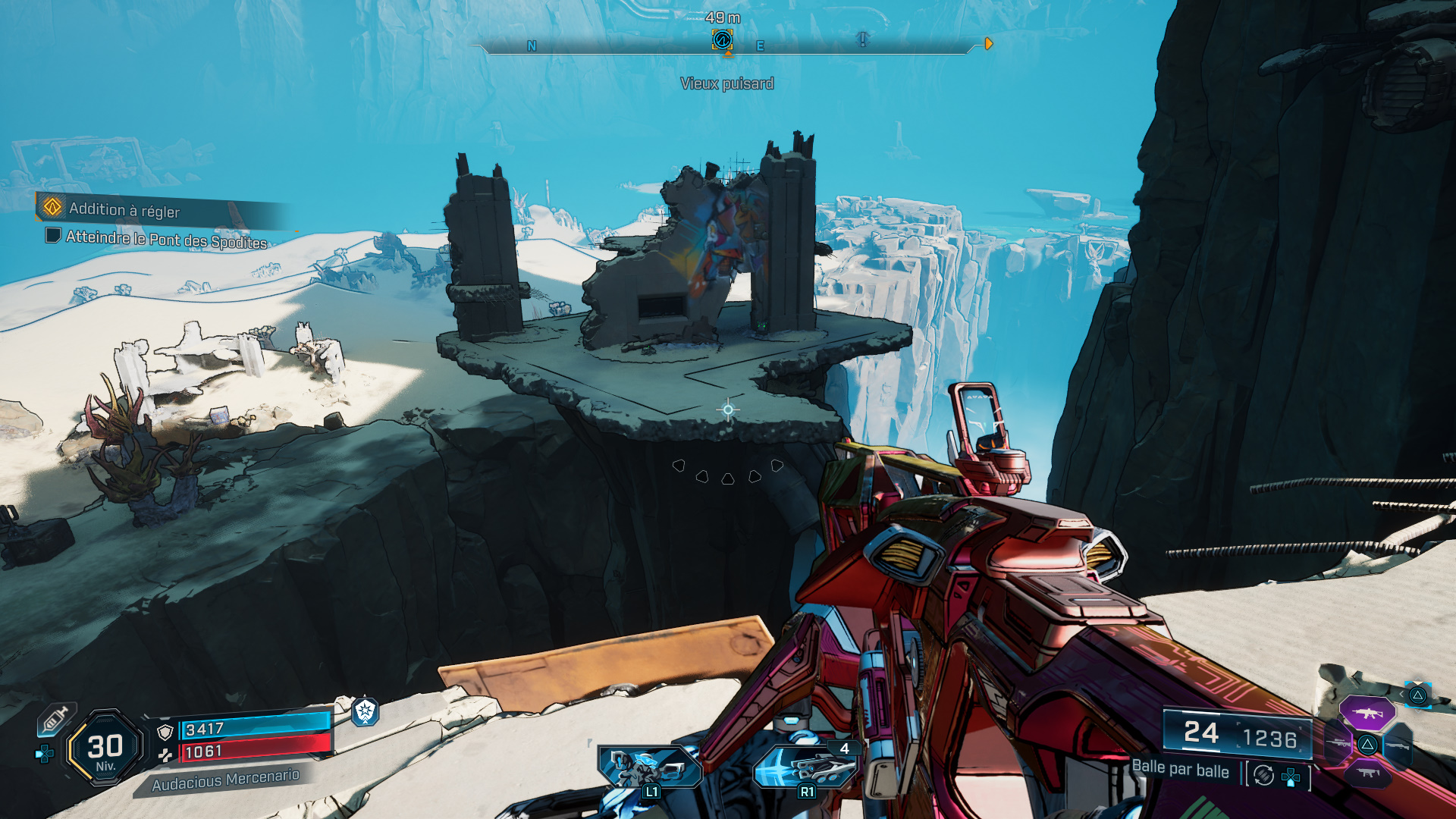Click the star shield status badge

pos(365,711)
